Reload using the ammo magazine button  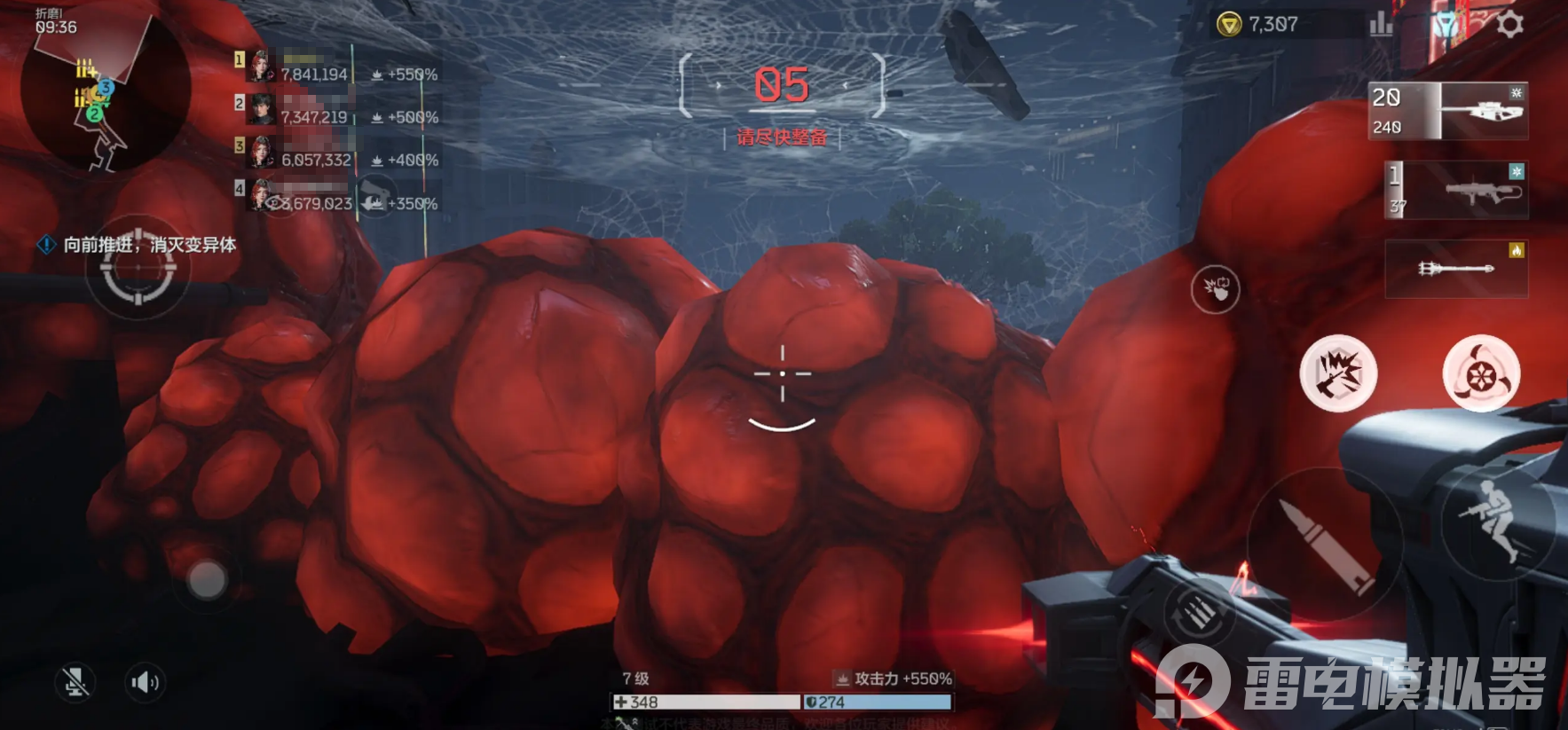[x=1198, y=612]
